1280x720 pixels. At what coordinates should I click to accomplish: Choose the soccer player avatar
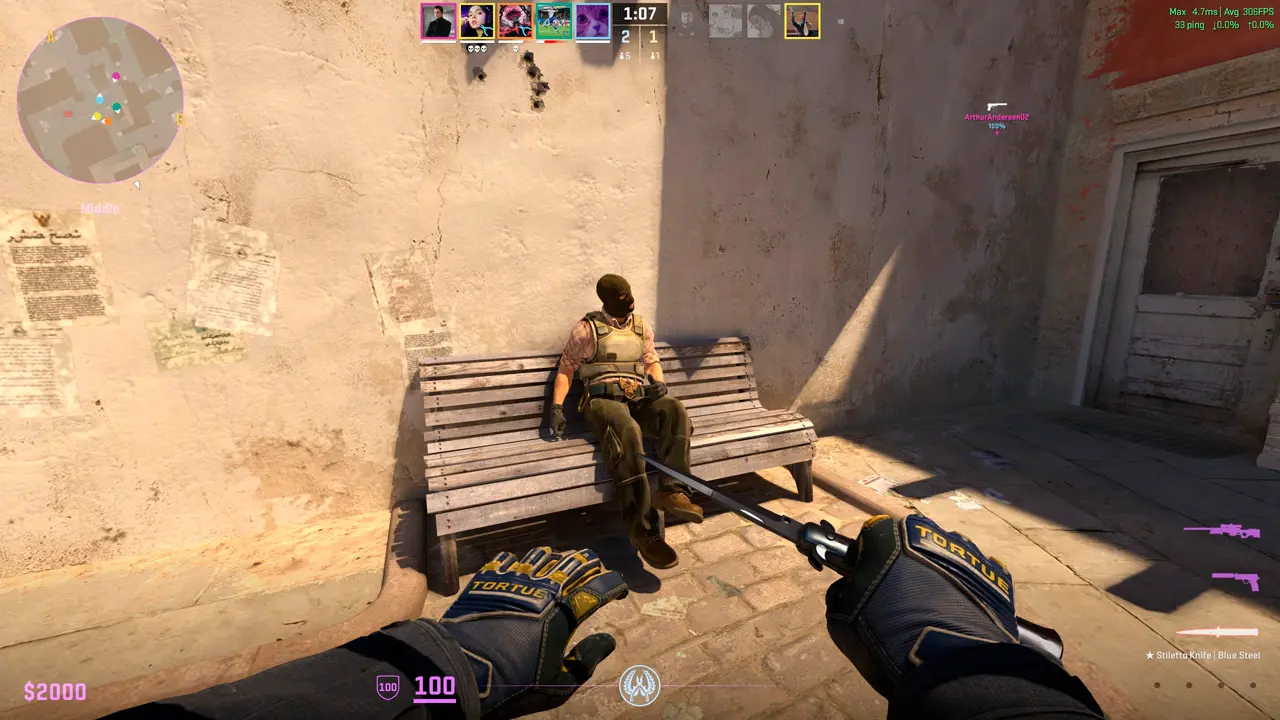[x=553, y=21]
